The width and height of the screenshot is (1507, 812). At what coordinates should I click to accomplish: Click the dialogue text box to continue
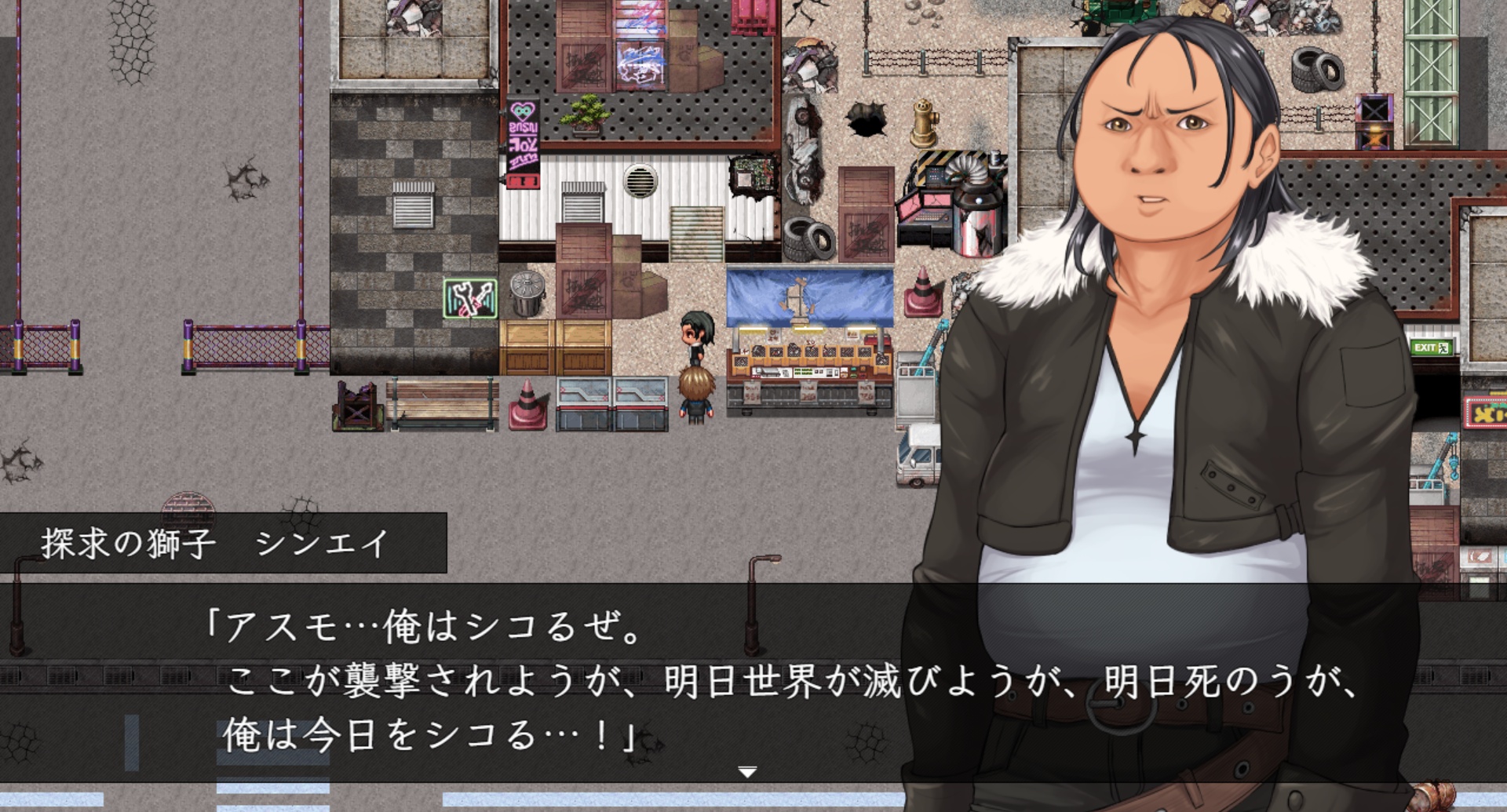point(549,681)
